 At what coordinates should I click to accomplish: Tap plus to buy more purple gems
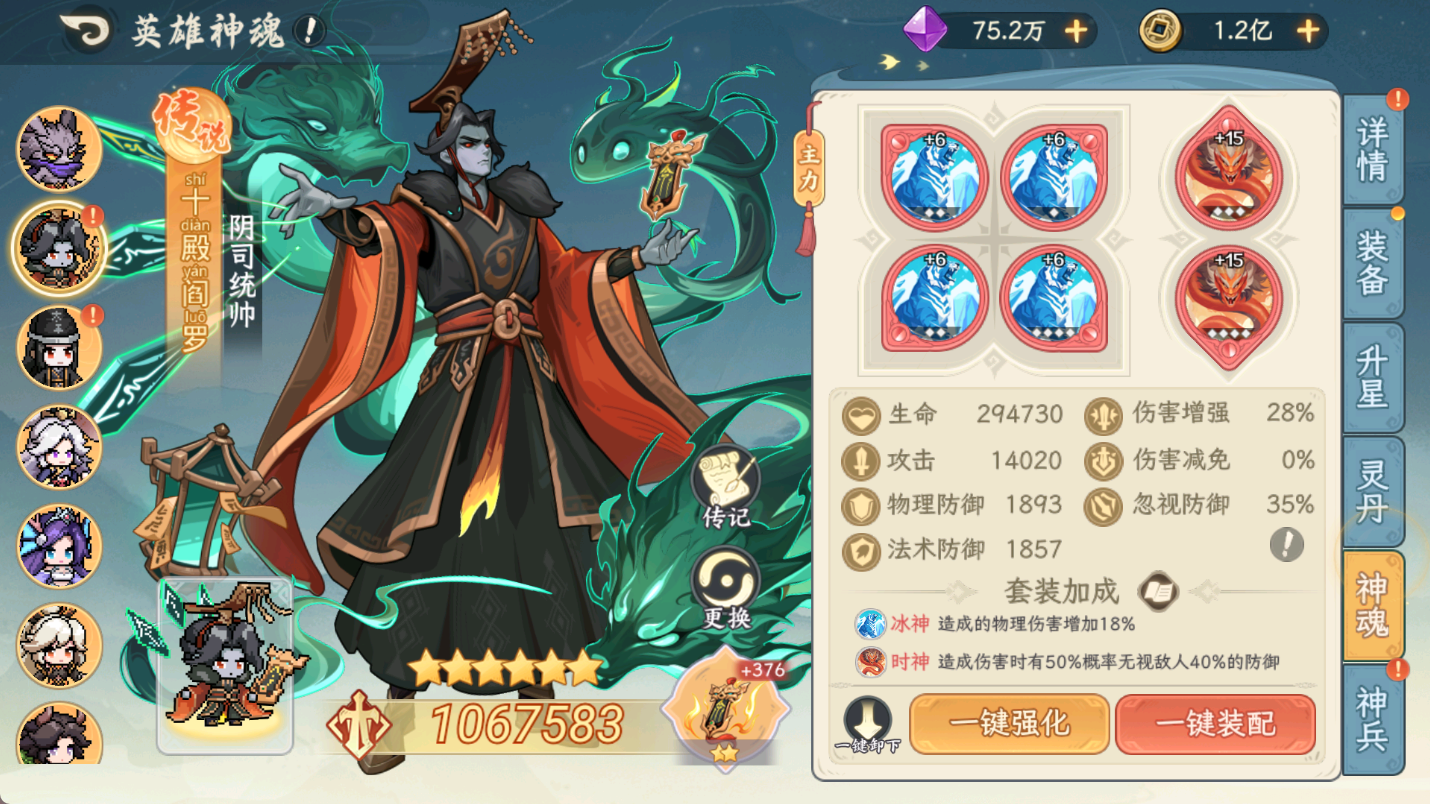pyautogui.click(x=1075, y=31)
